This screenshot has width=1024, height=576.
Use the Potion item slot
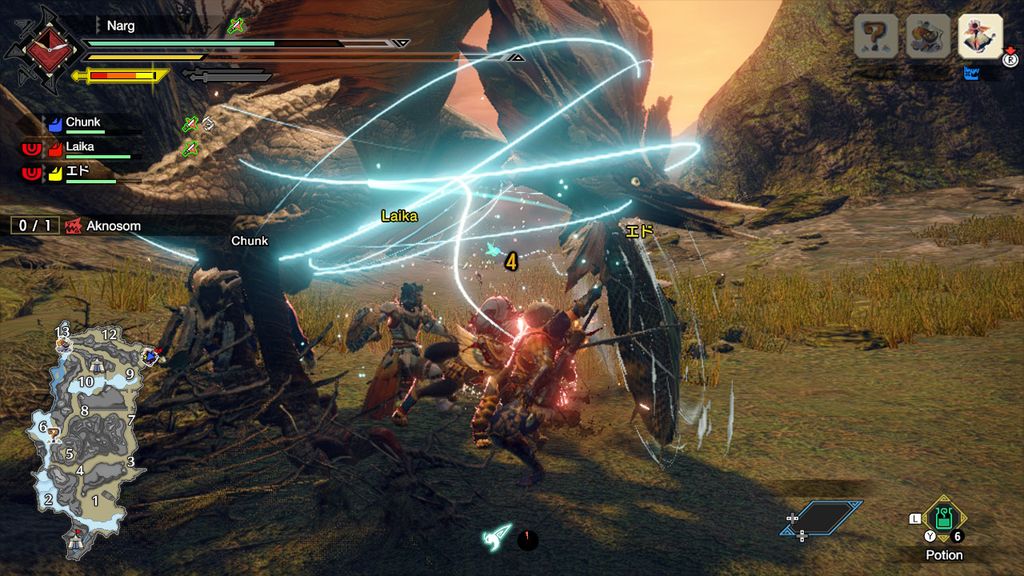pos(942,519)
